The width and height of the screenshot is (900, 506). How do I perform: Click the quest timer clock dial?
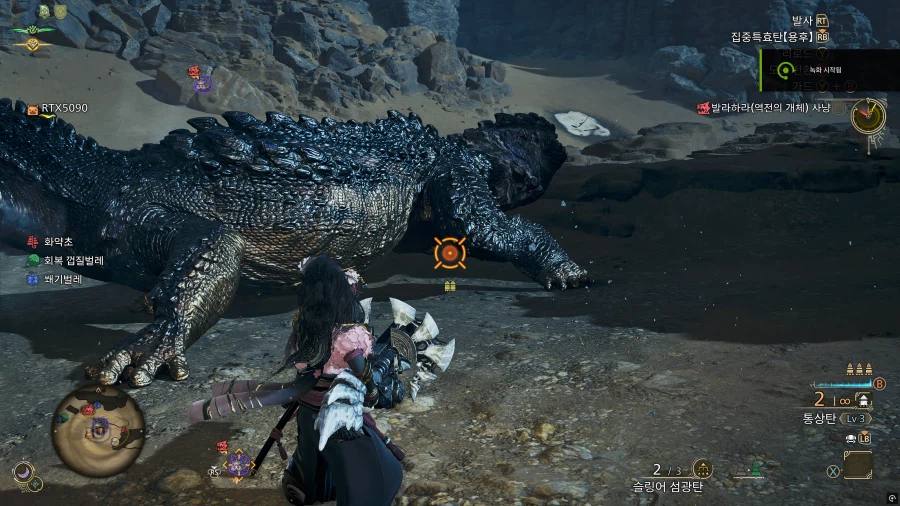pos(867,115)
